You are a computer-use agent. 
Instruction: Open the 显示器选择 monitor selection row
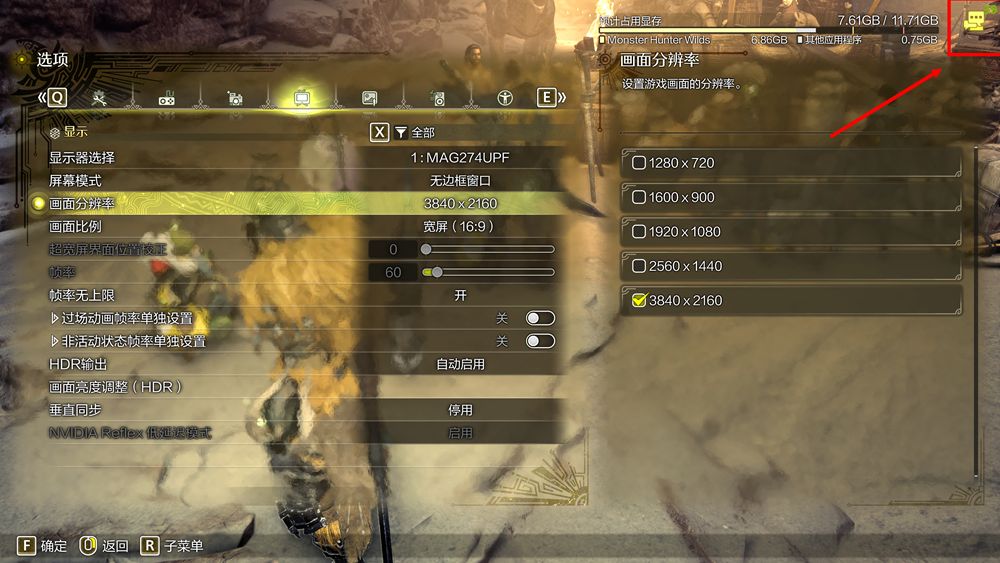click(x=300, y=158)
